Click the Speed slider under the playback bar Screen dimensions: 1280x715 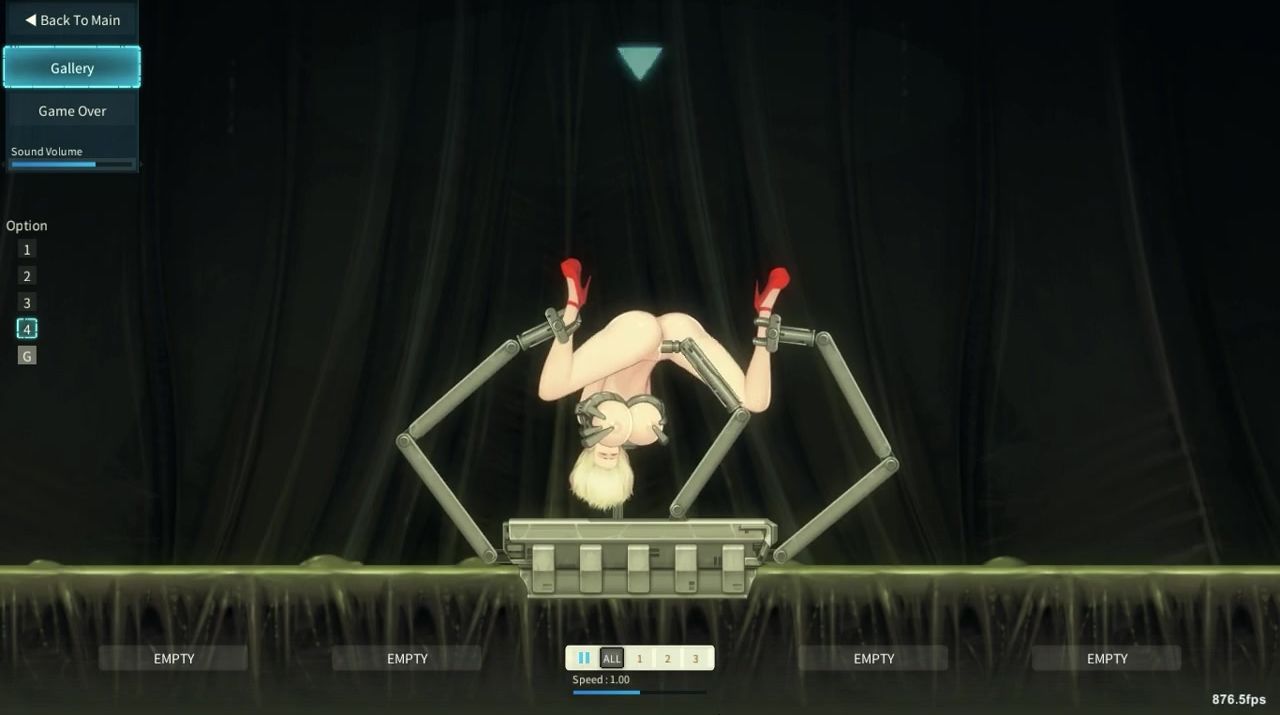(x=640, y=692)
